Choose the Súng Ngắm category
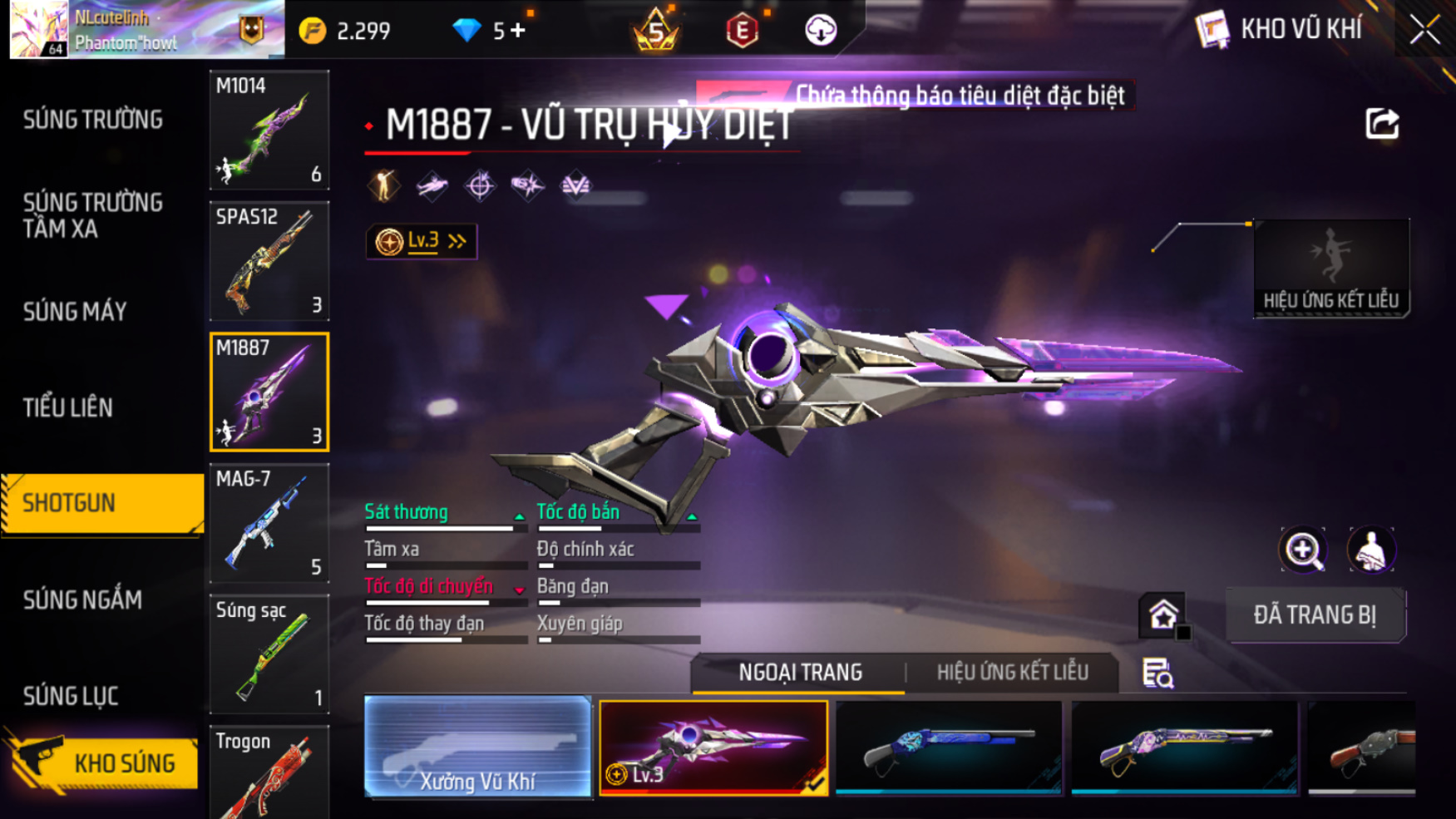Image resolution: width=1456 pixels, height=819 pixels. 82,599
